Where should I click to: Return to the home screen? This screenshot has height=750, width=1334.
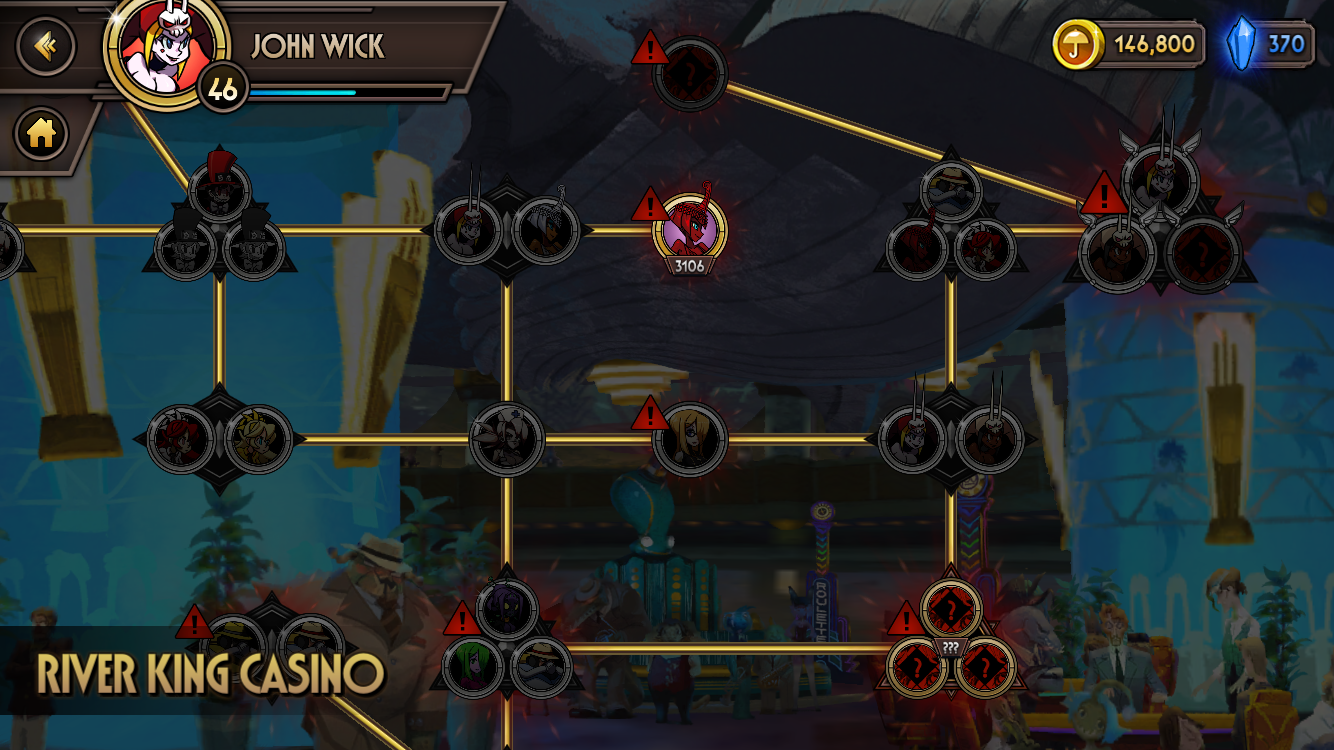(x=41, y=133)
